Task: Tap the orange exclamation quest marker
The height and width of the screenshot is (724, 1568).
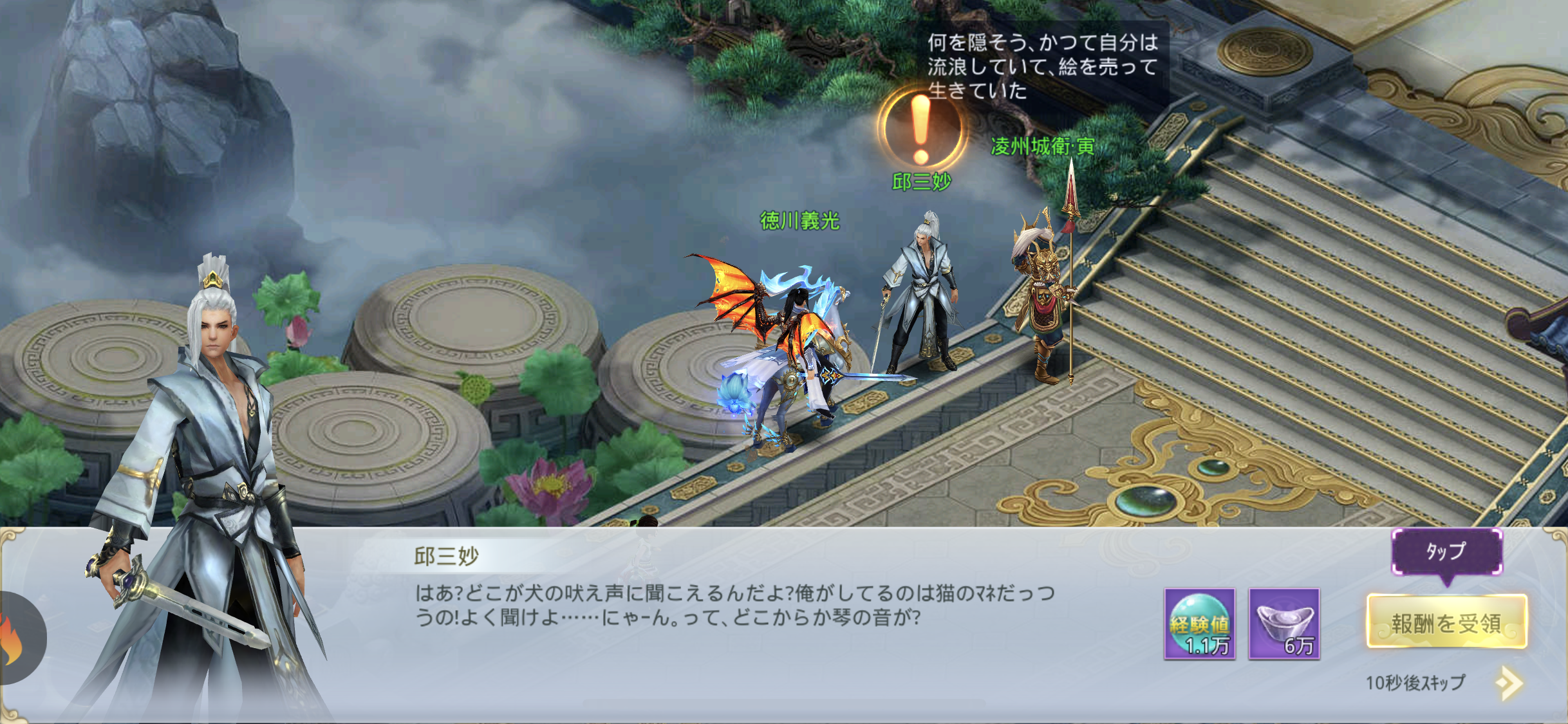Action: tap(920, 127)
